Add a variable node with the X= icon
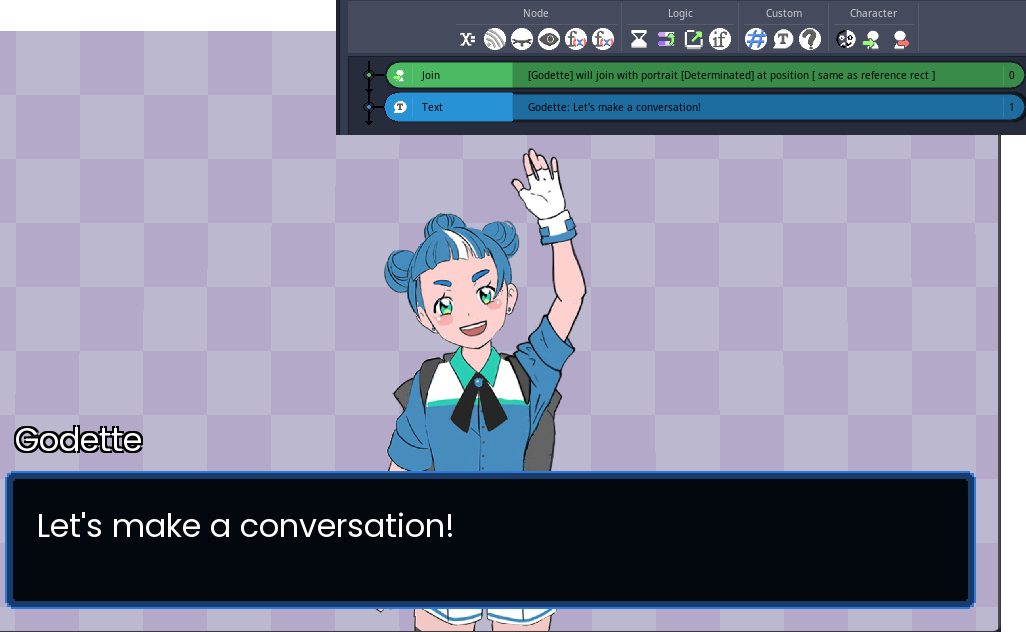Viewport: 1026px width, 632px height. tap(467, 39)
